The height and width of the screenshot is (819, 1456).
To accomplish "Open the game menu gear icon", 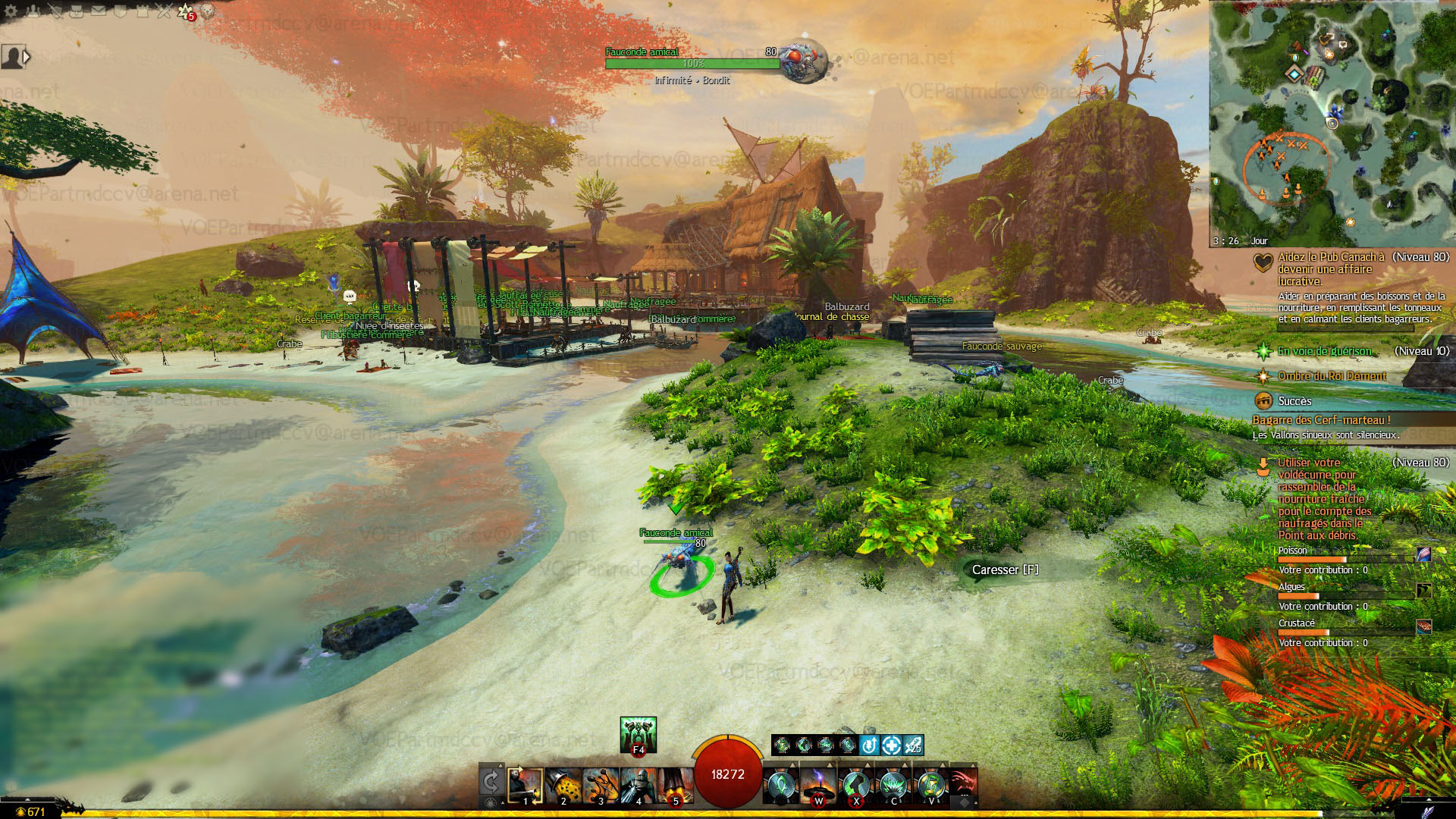I will click(x=11, y=11).
